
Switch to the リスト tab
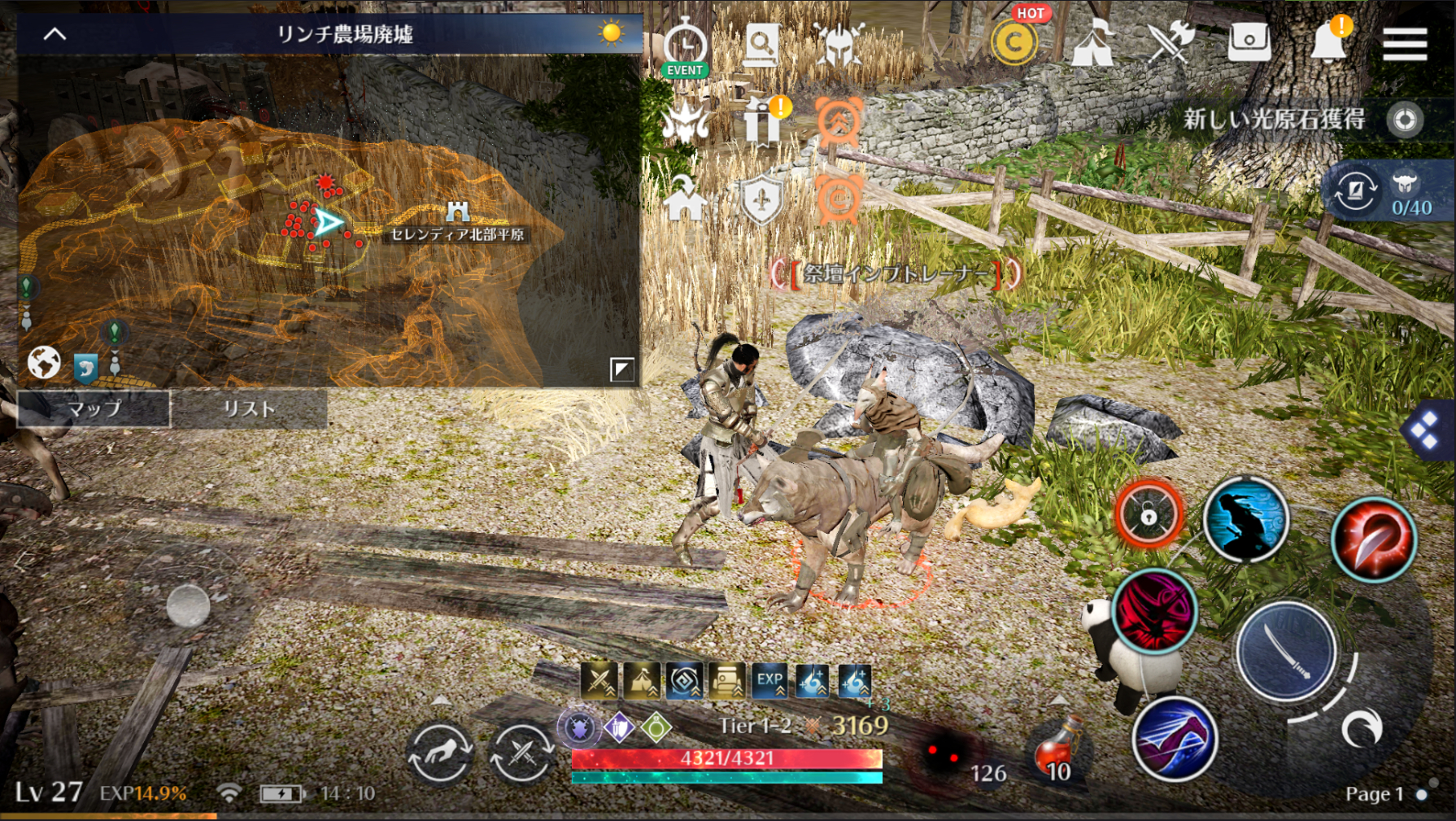(248, 409)
